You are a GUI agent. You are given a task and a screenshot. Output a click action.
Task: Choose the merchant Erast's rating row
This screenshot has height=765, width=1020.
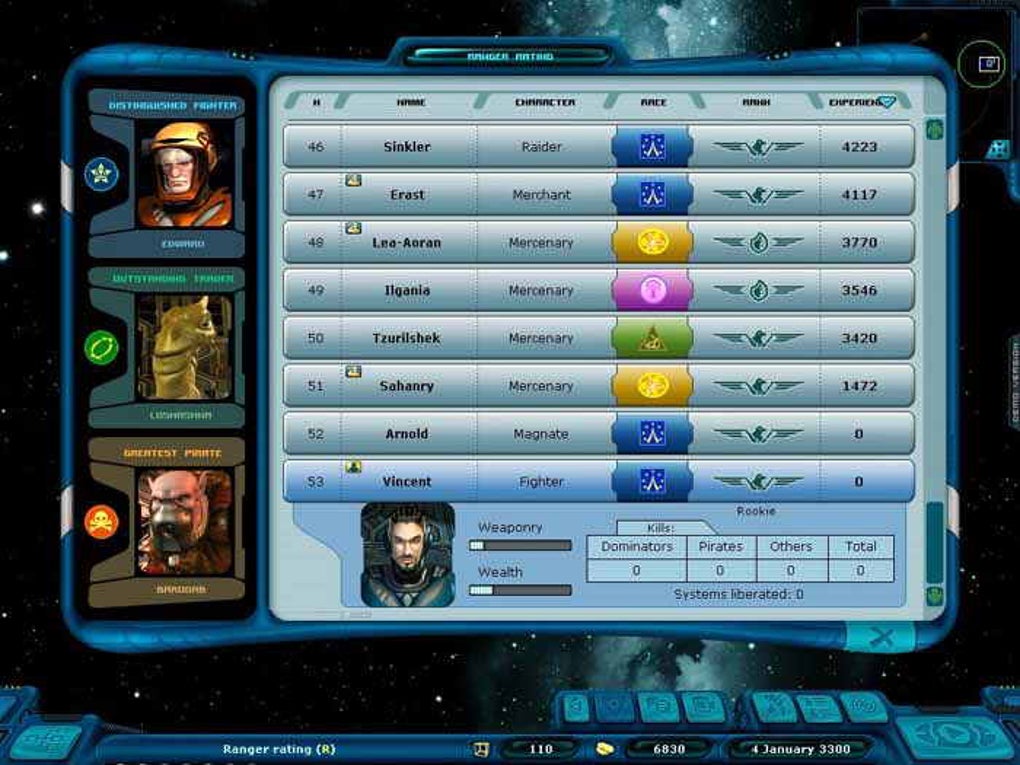coord(407,195)
